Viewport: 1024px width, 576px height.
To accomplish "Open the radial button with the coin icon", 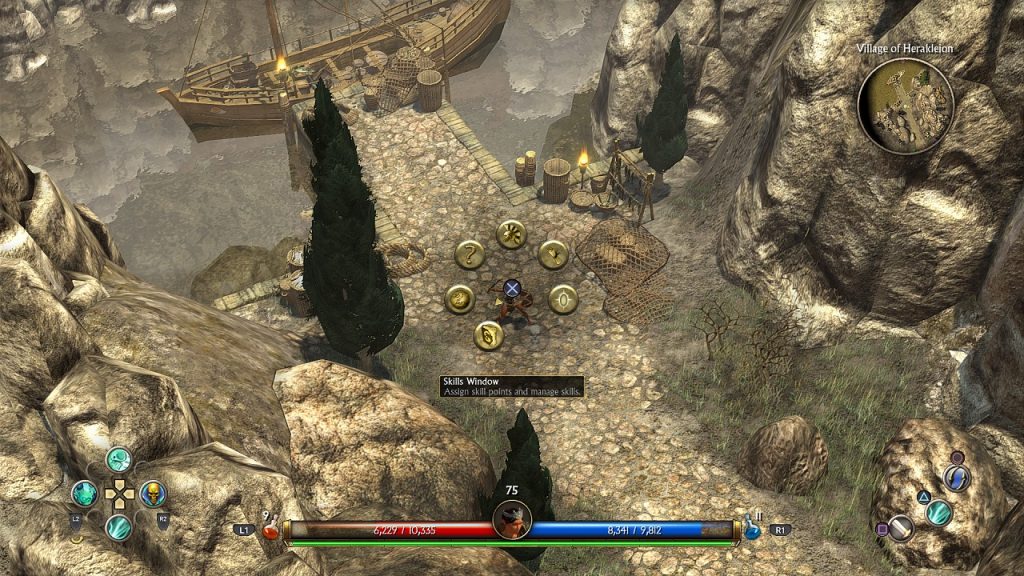I will coord(459,298).
